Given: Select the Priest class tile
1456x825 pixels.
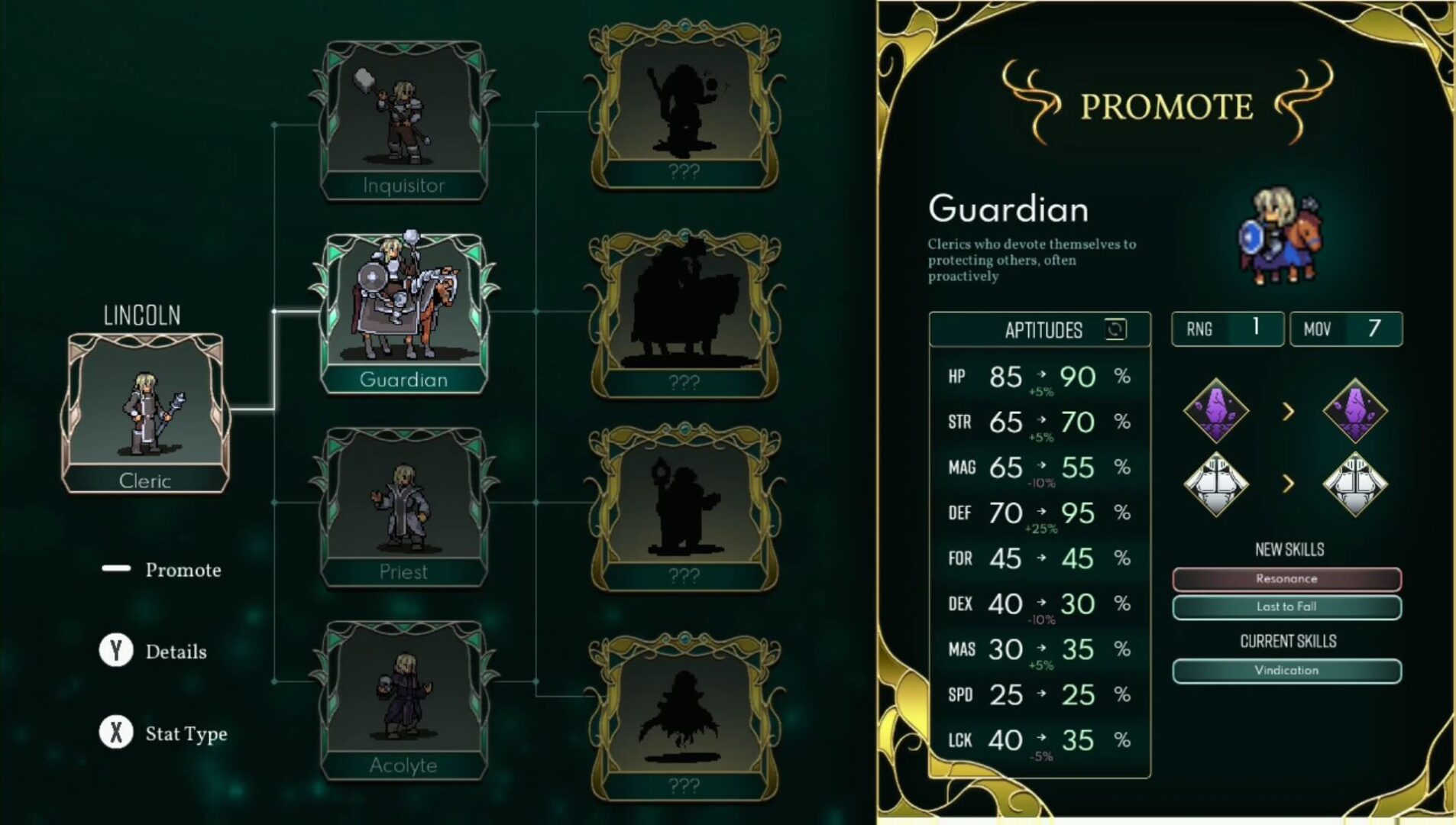Looking at the screenshot, I should coord(403,508).
